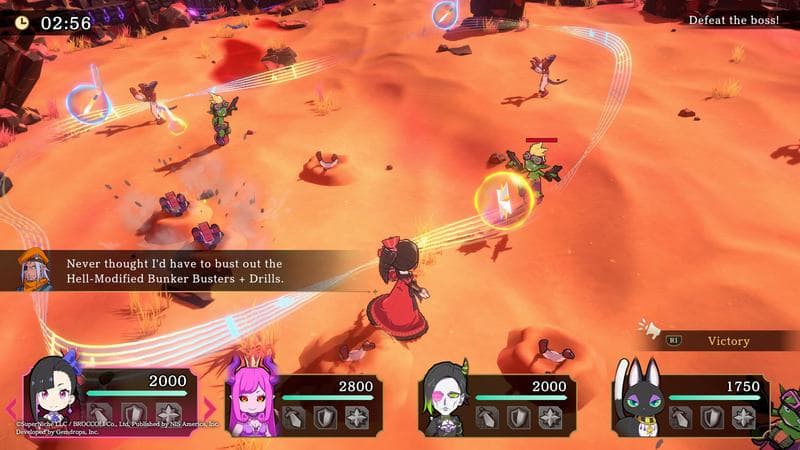Activate the black cat's star skill icon

[744, 417]
